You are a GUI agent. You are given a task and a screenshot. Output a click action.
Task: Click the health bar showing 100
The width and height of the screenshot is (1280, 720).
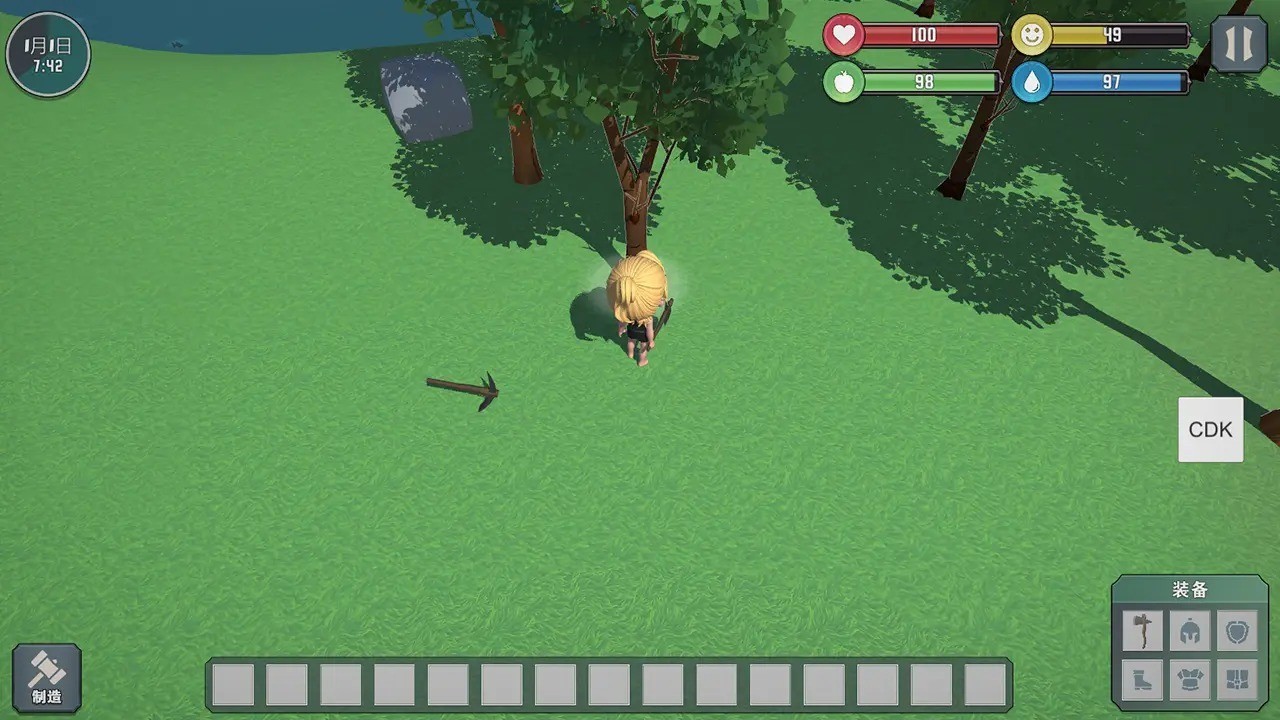pyautogui.click(x=922, y=35)
